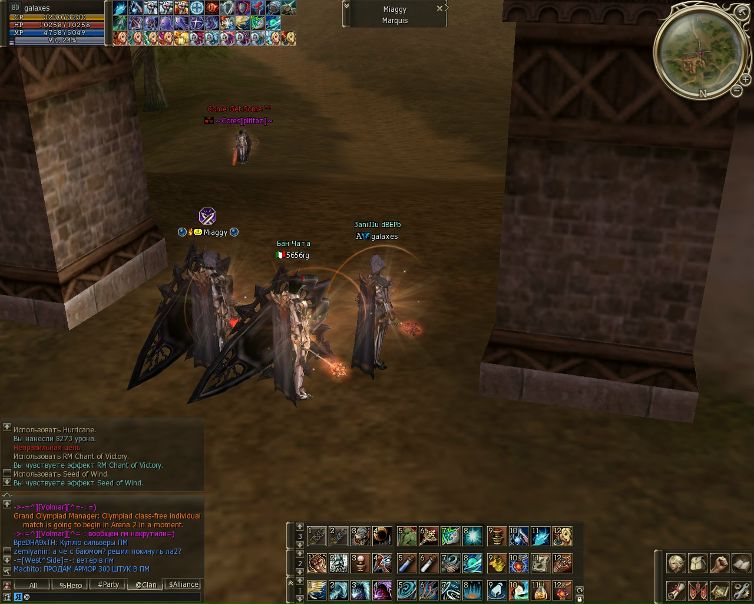Select the #Party chat tab
Viewport: 754px width, 604px height.
click(x=108, y=585)
